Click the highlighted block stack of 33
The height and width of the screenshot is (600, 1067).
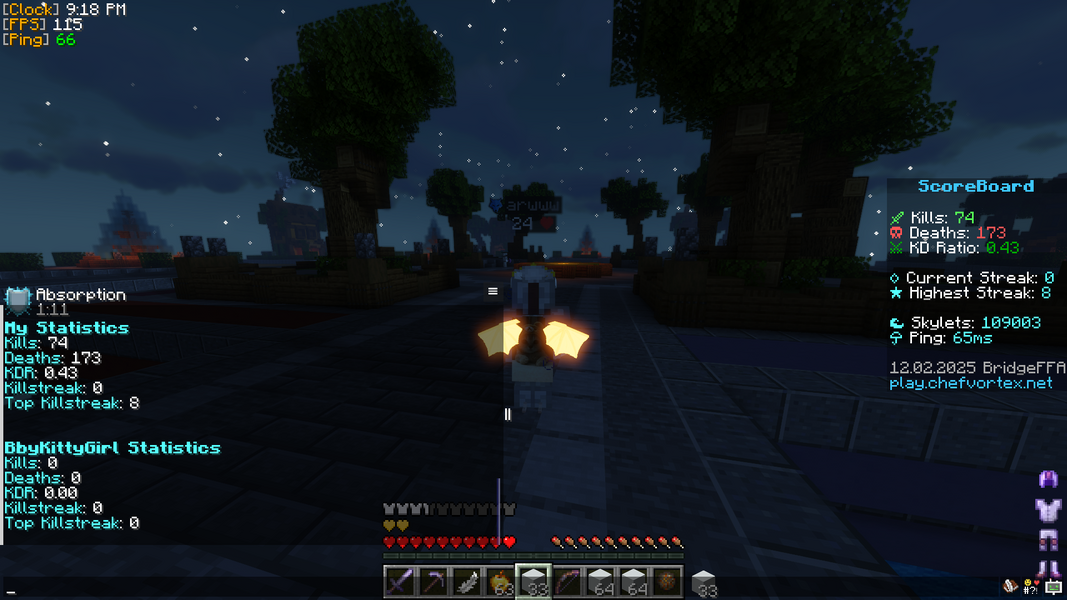533,581
